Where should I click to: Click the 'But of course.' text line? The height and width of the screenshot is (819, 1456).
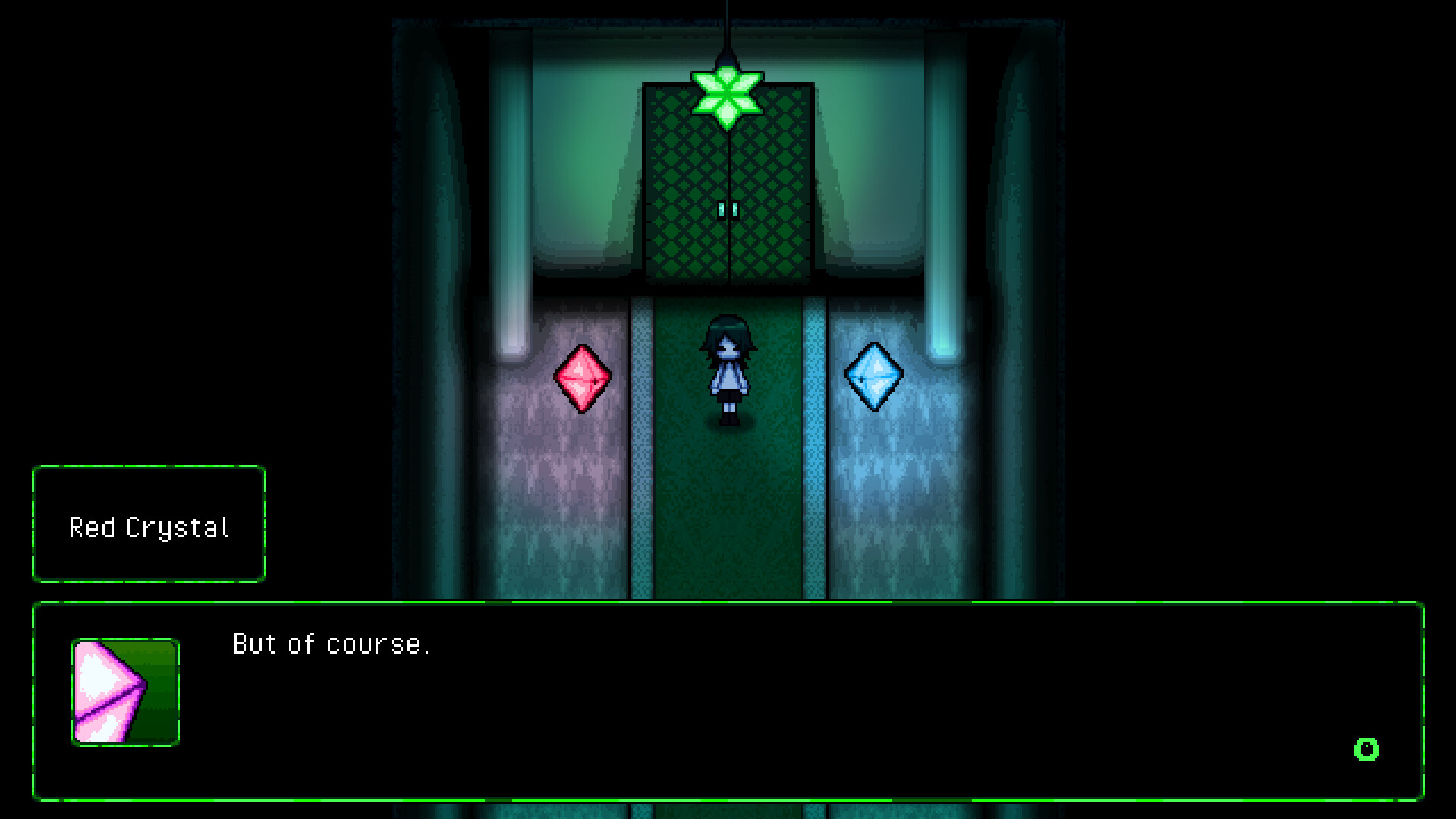(332, 644)
